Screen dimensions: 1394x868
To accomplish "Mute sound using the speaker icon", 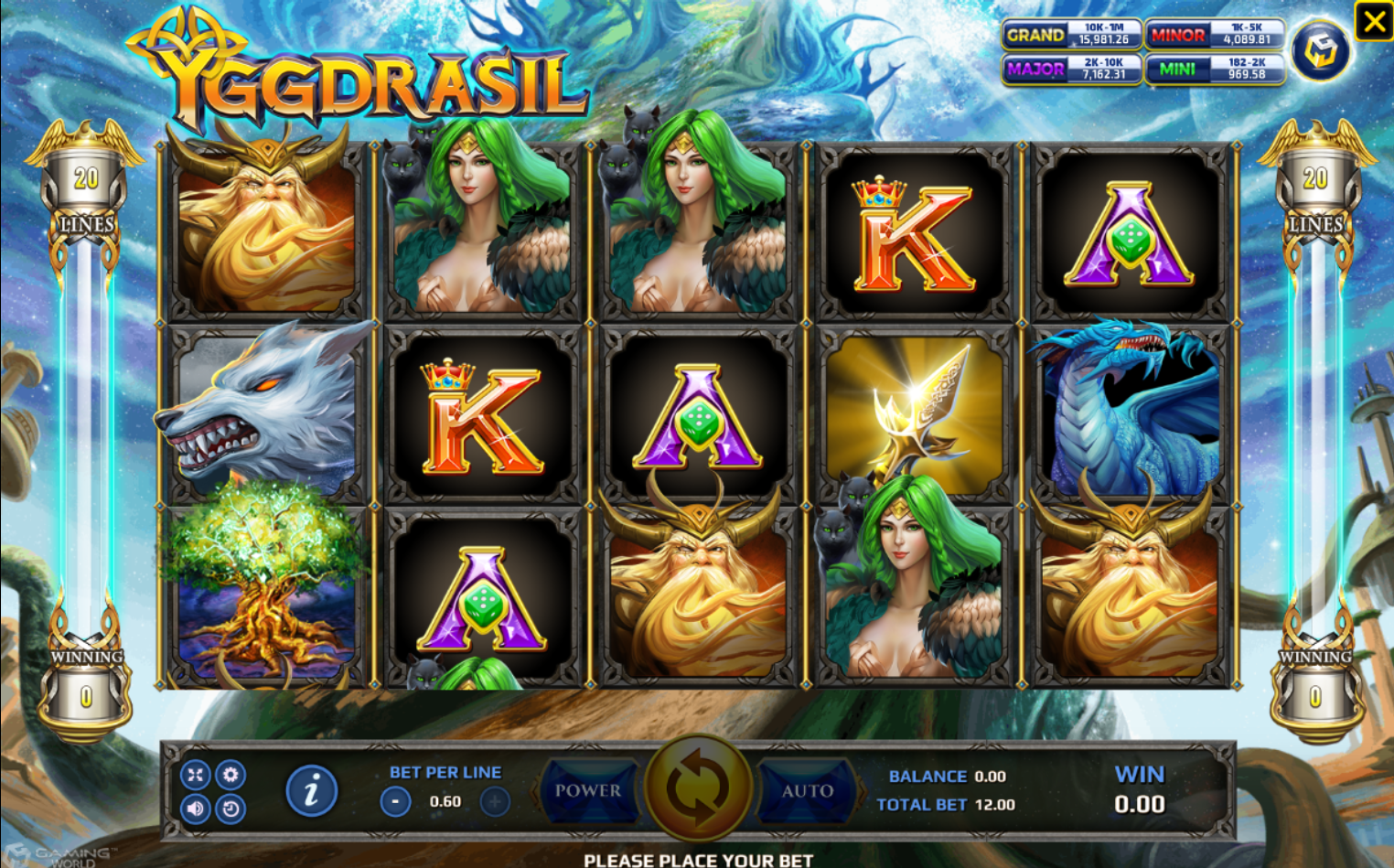I will pos(195,809).
